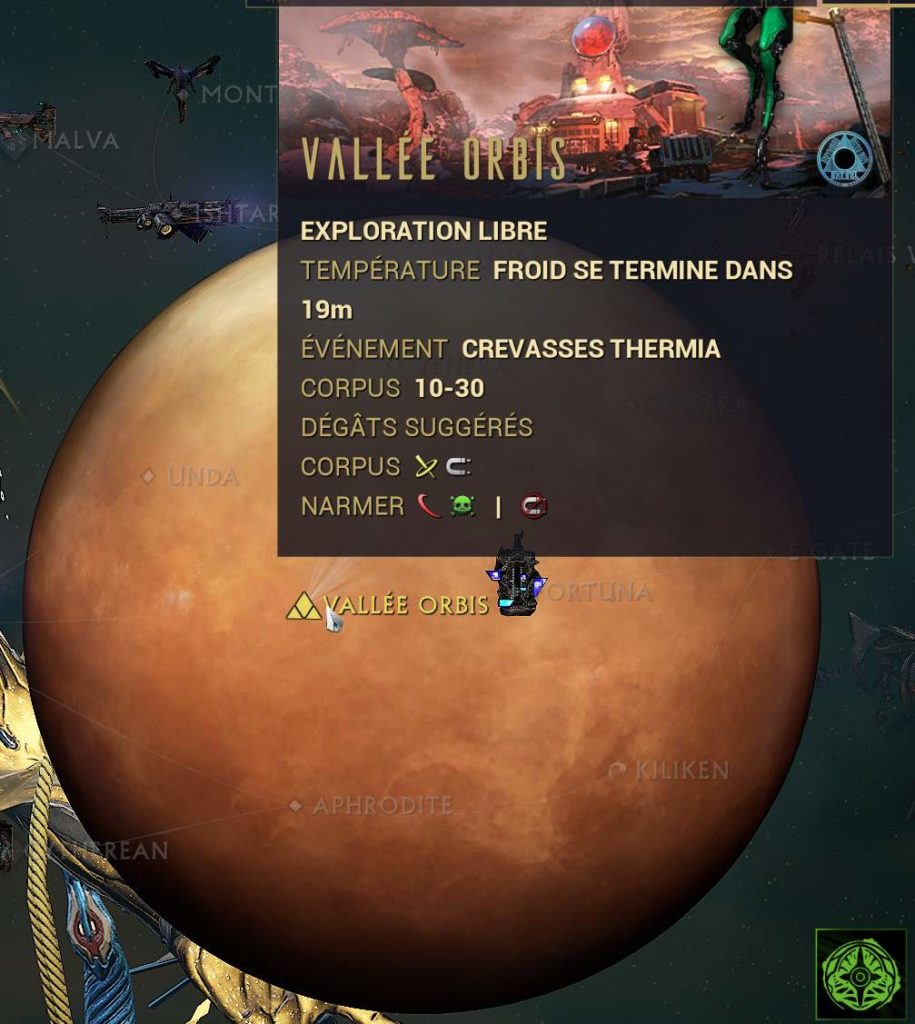The width and height of the screenshot is (915, 1024).
Task: Choose the Fortuna mission node
Action: coord(597,592)
